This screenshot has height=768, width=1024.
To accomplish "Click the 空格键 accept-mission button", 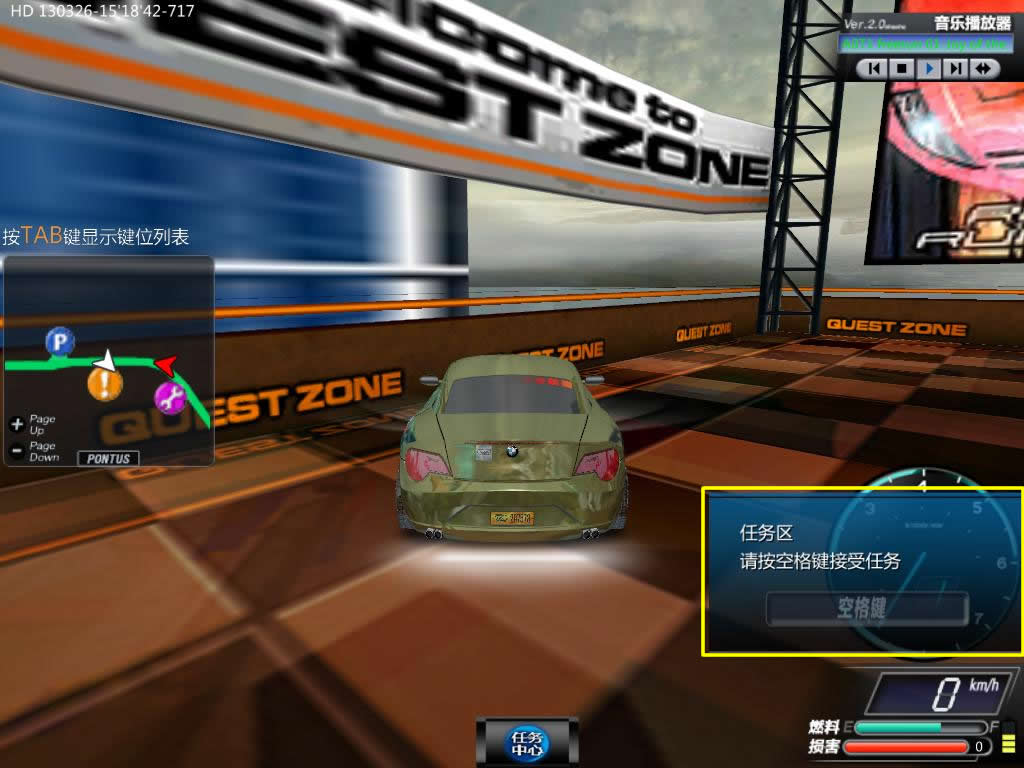I will coord(867,608).
